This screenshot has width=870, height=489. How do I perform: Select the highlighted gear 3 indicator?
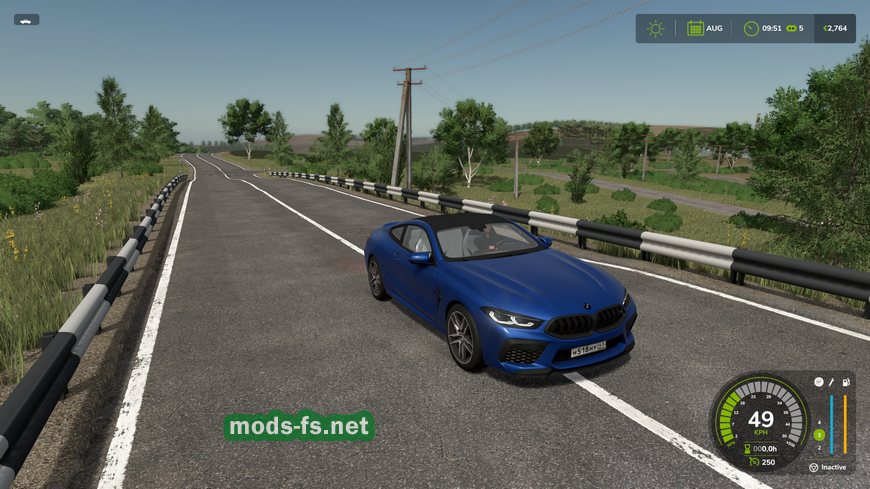point(819,434)
